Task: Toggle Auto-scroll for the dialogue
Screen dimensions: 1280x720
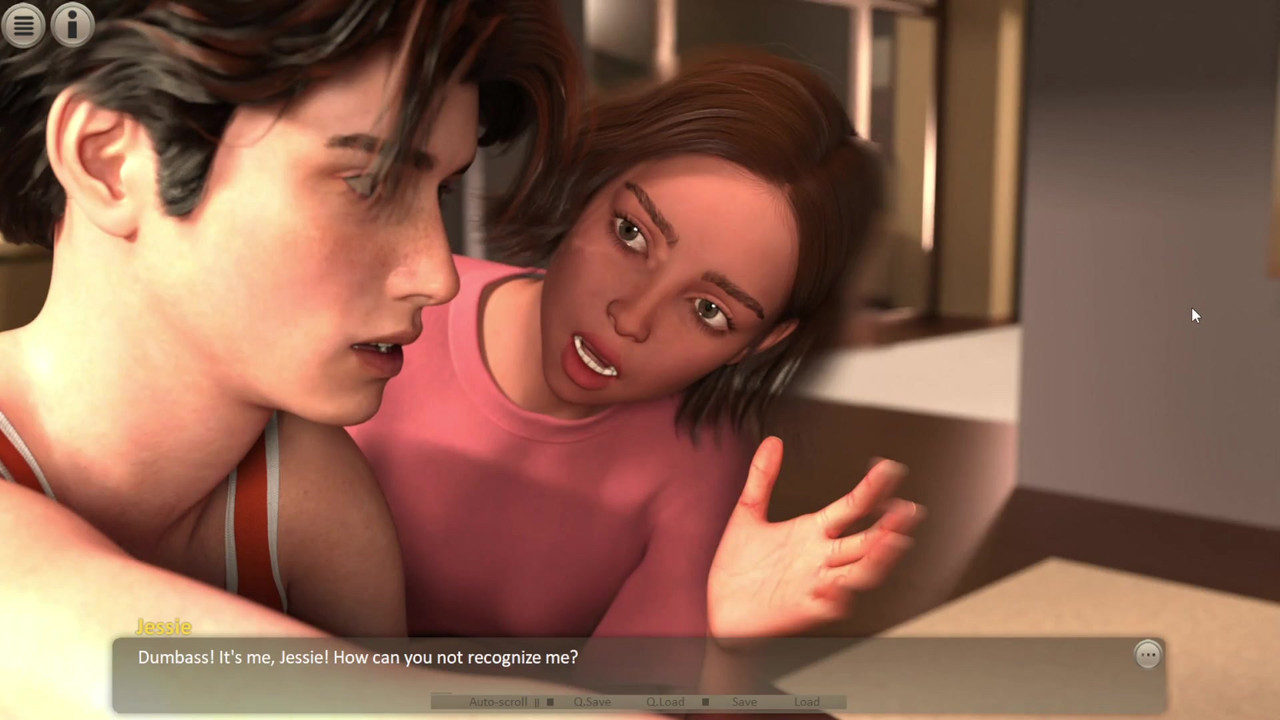Action: click(x=498, y=702)
